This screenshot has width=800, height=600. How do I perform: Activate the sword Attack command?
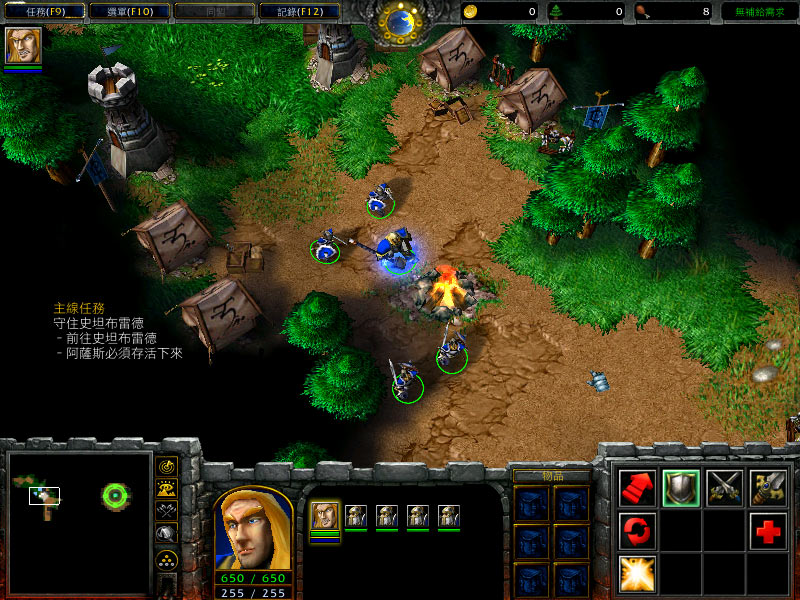768,487
